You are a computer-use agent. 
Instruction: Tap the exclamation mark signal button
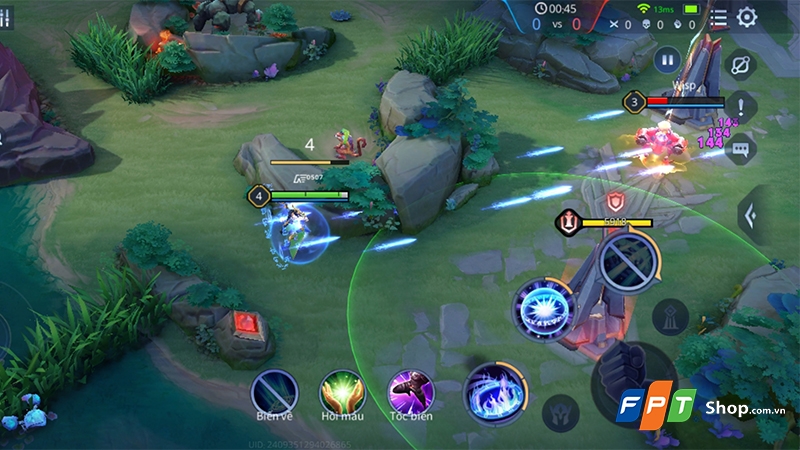740,105
